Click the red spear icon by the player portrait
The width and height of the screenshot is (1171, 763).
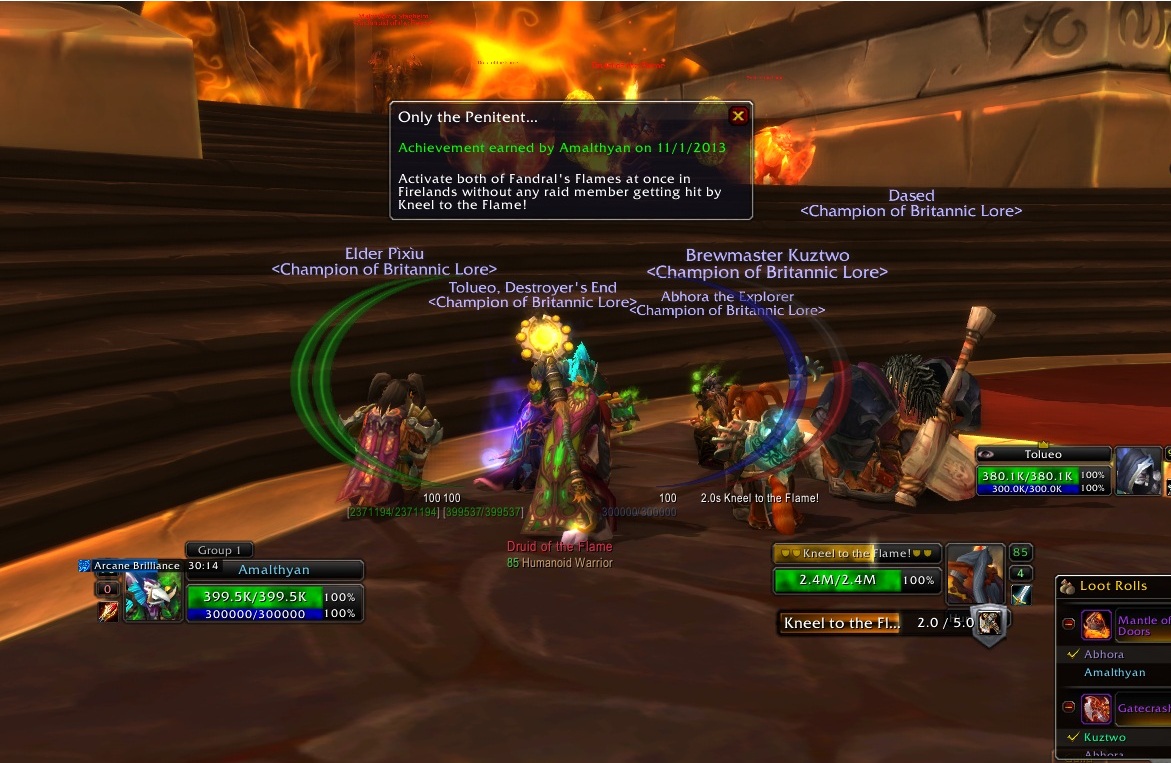coord(108,611)
